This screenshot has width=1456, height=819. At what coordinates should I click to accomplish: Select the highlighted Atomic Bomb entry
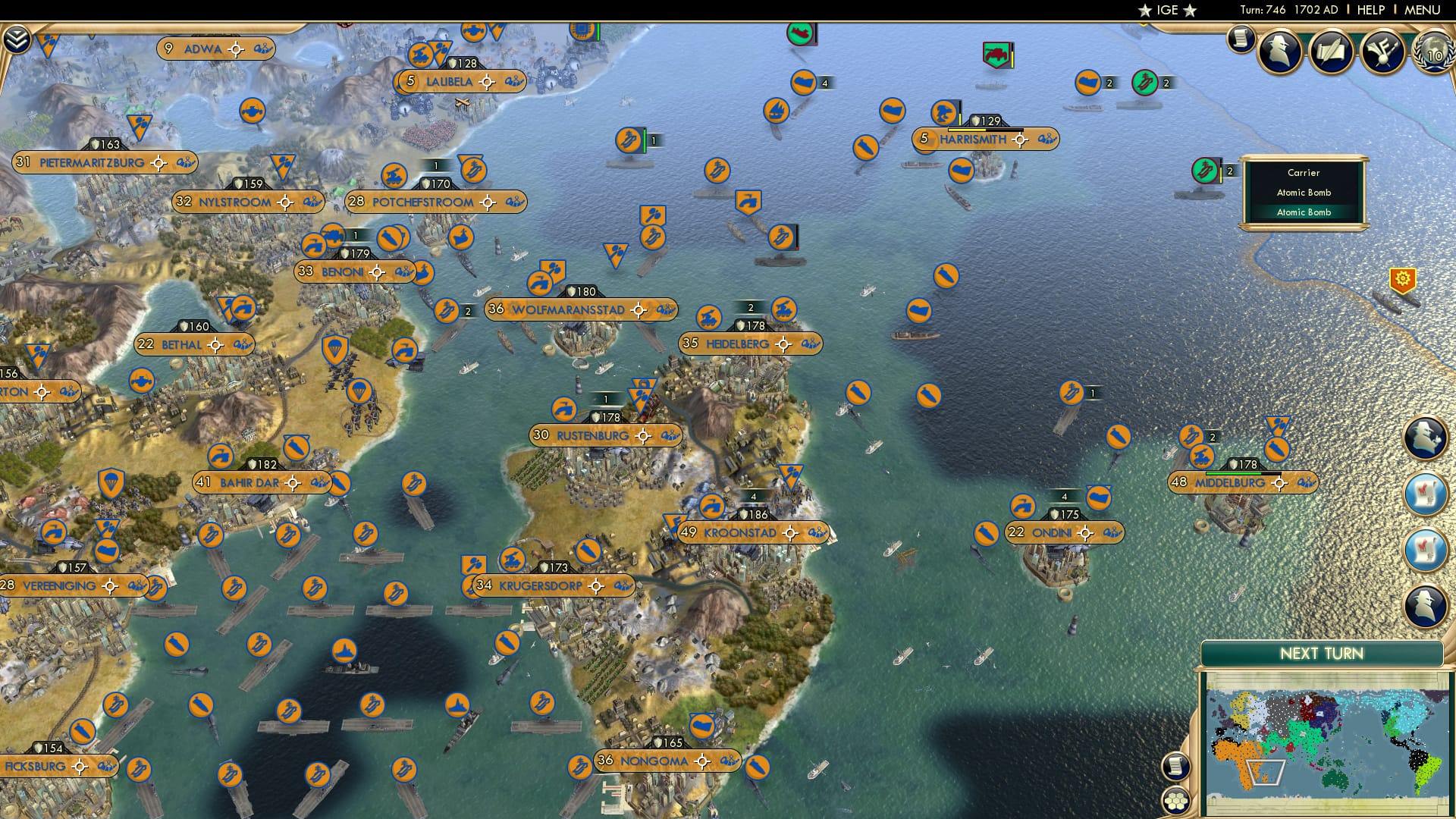pyautogui.click(x=1305, y=212)
